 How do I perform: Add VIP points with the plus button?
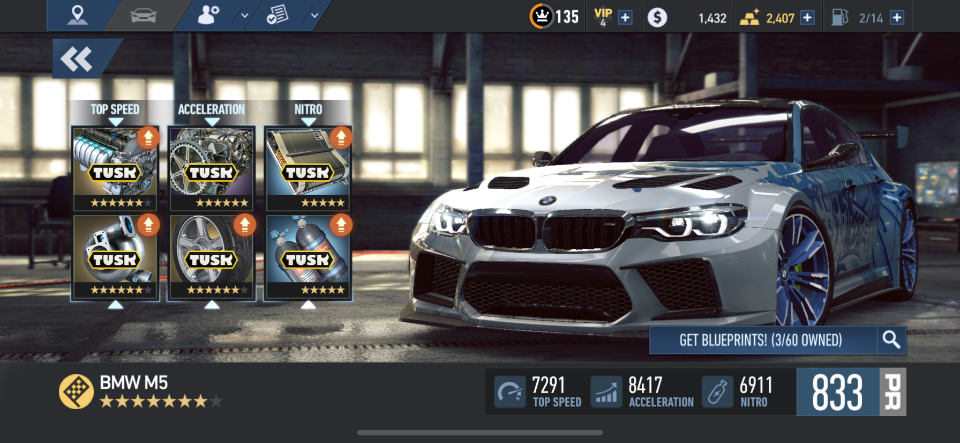click(625, 17)
